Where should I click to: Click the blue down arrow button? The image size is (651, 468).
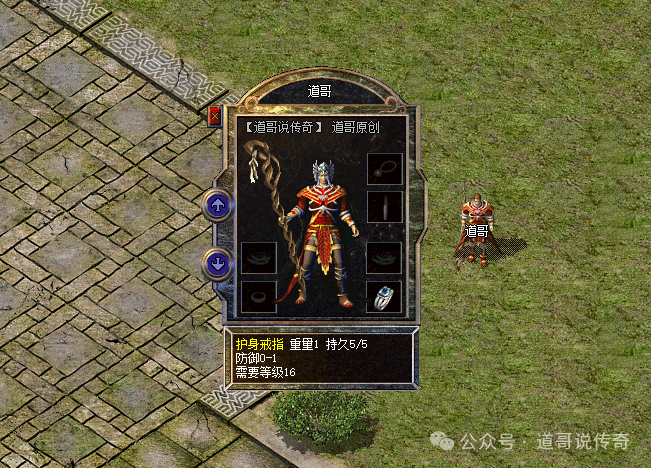(218, 264)
